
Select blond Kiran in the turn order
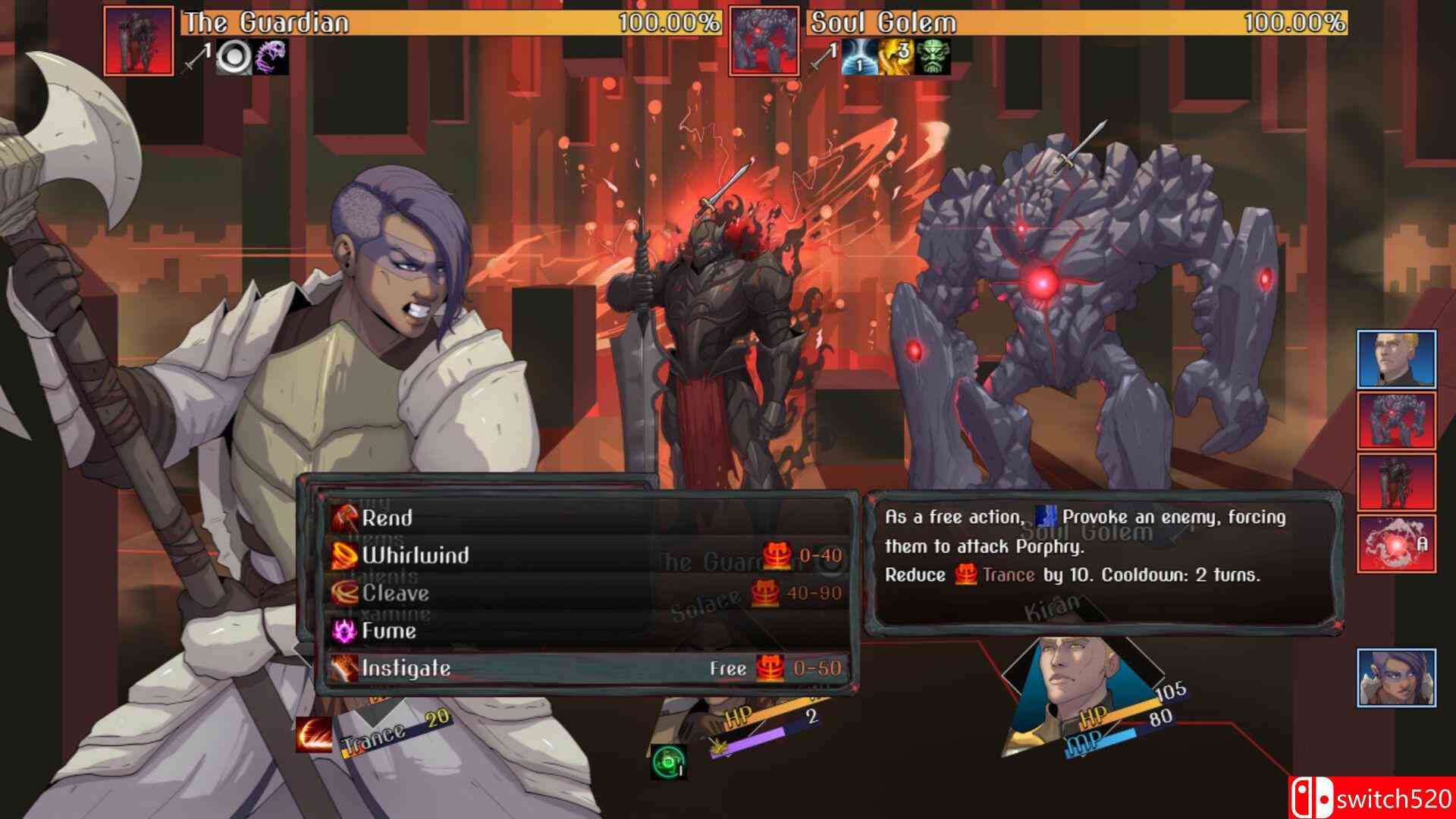[x=1396, y=359]
